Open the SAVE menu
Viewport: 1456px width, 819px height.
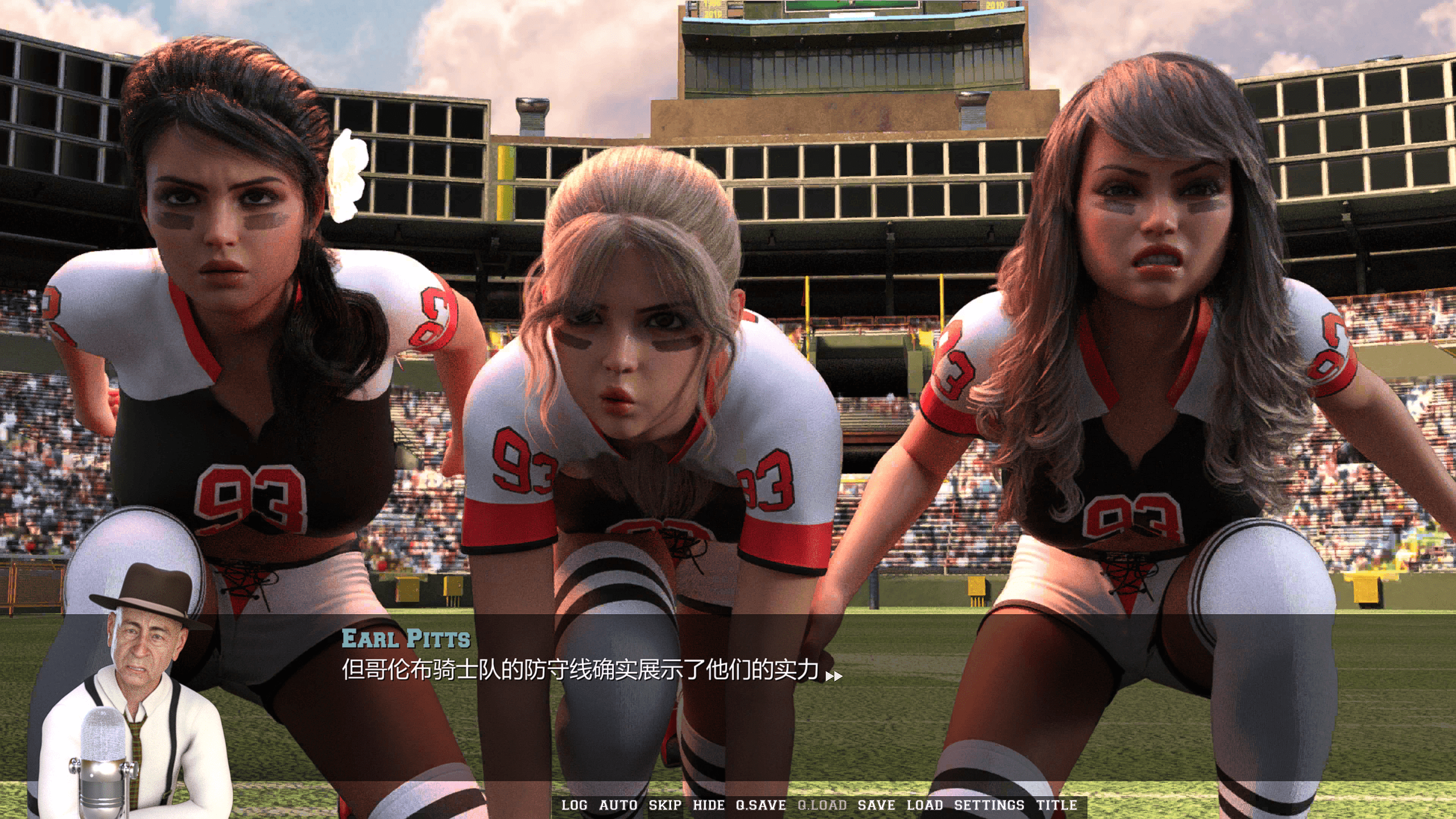click(x=876, y=805)
